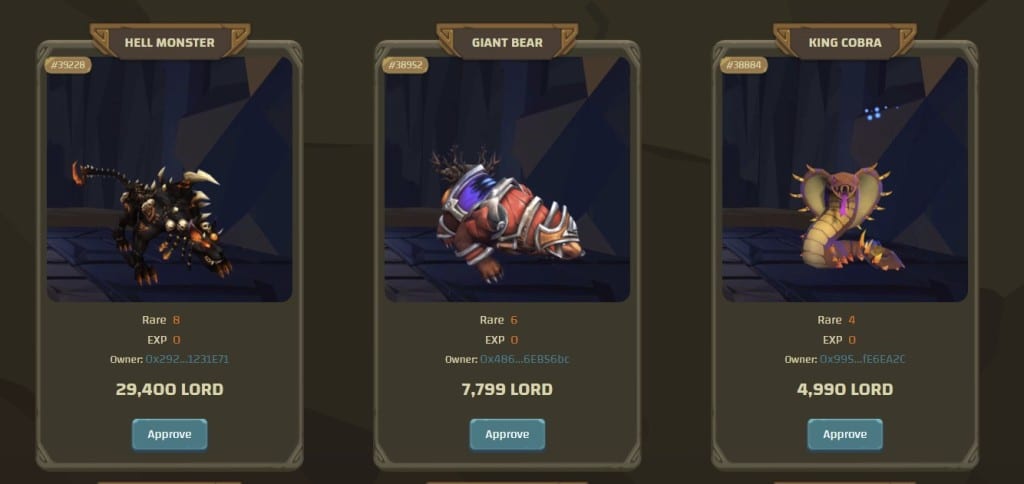Select the Giant Bear card image

(507, 180)
